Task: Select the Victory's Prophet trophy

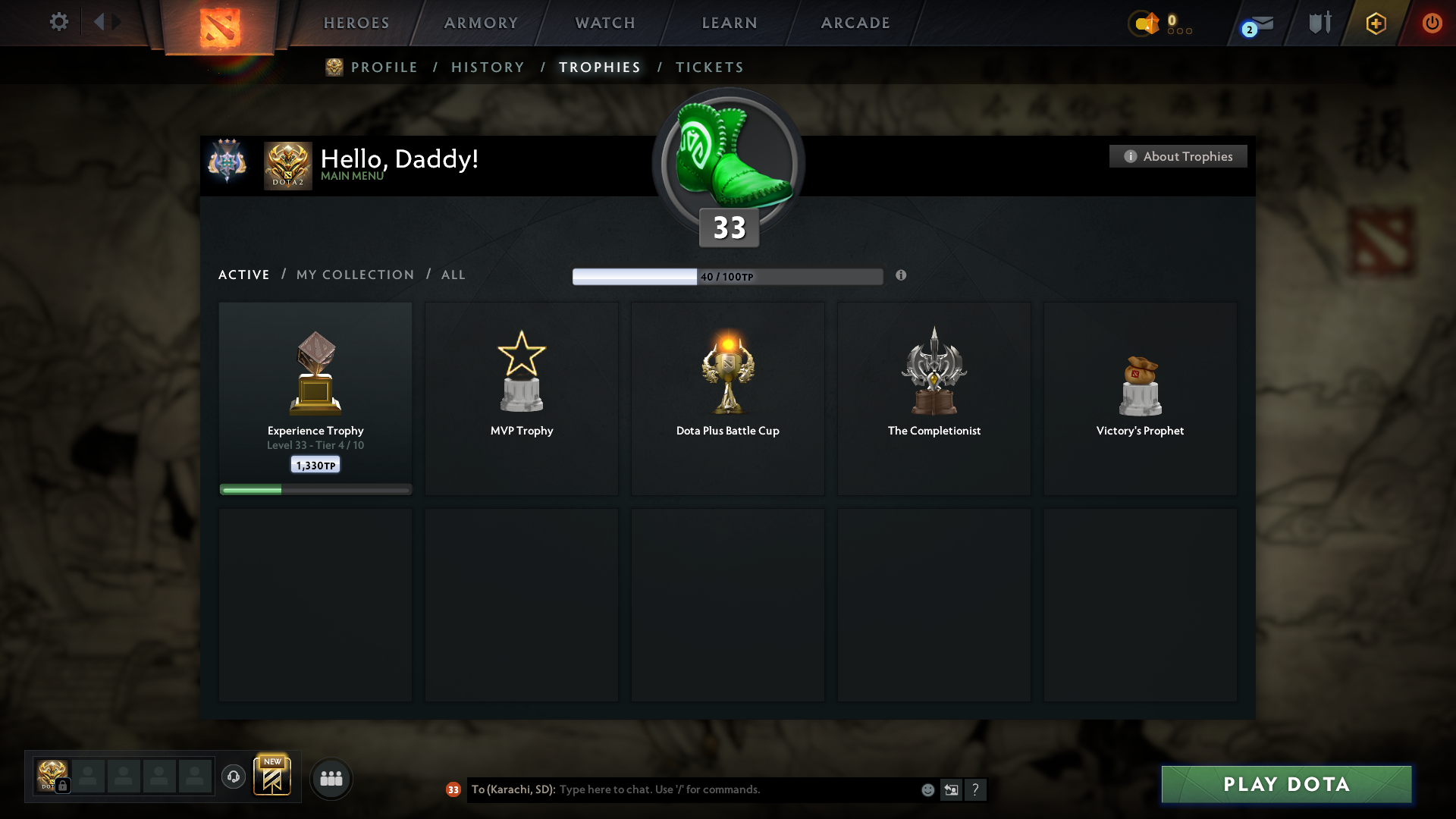Action: [x=1140, y=398]
